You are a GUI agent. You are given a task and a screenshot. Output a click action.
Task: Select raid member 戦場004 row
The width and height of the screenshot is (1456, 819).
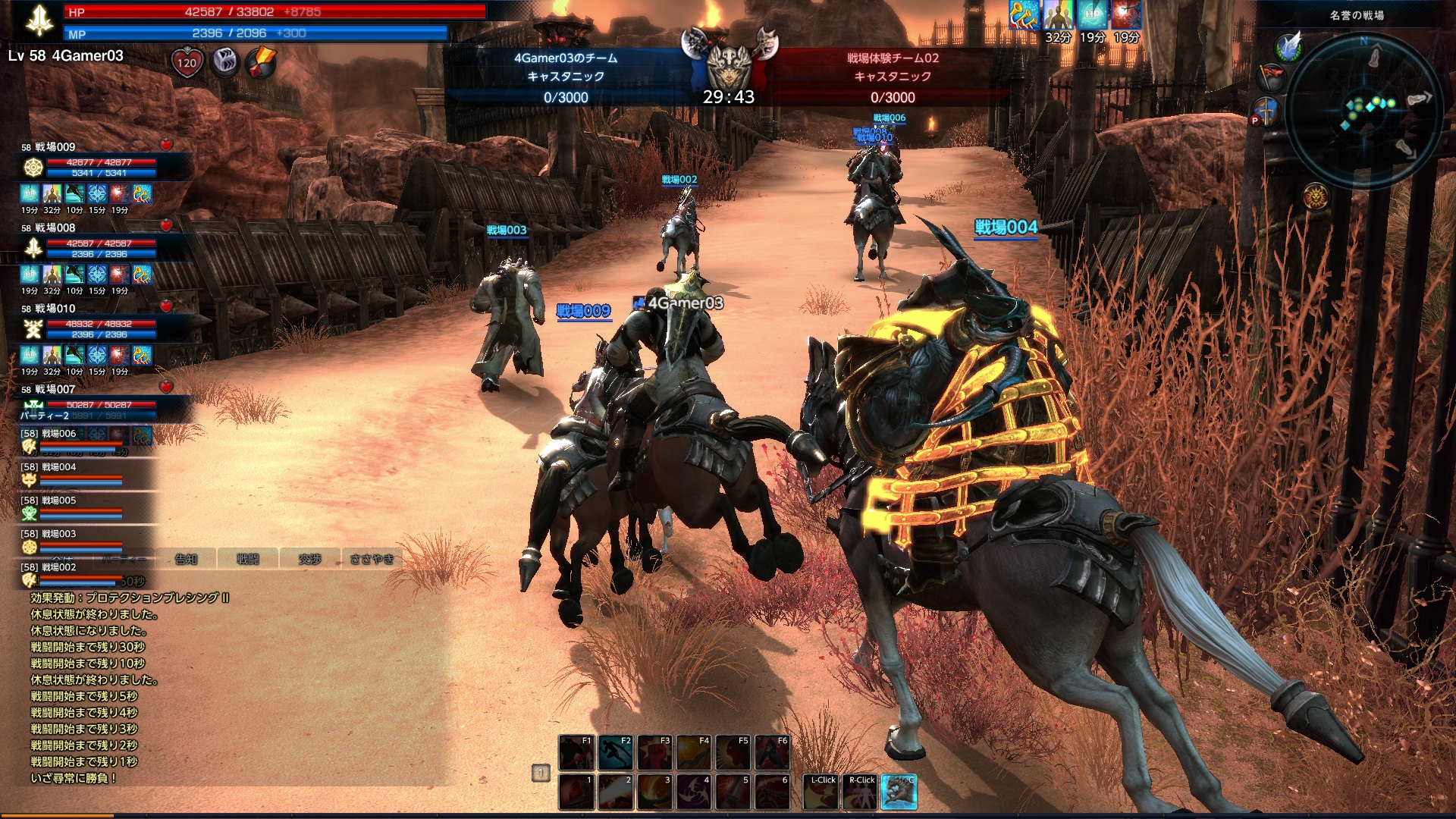click(76, 473)
